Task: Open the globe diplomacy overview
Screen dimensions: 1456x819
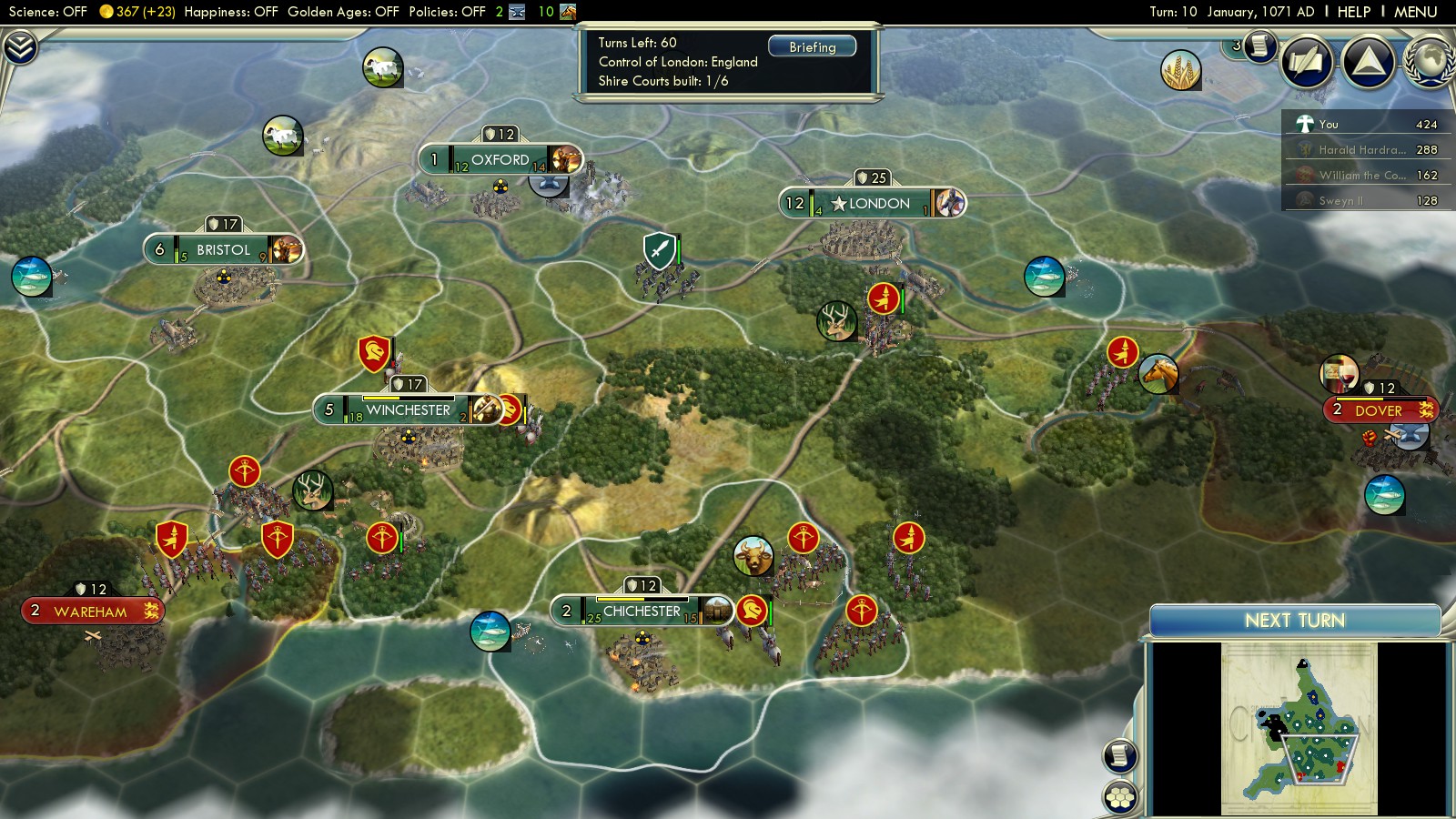Action: [1429, 62]
